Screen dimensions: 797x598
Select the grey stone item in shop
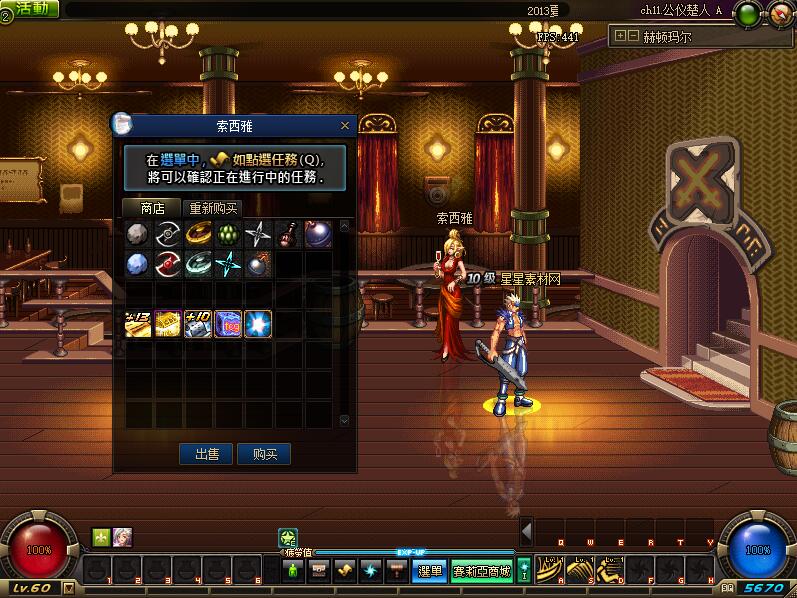138,235
